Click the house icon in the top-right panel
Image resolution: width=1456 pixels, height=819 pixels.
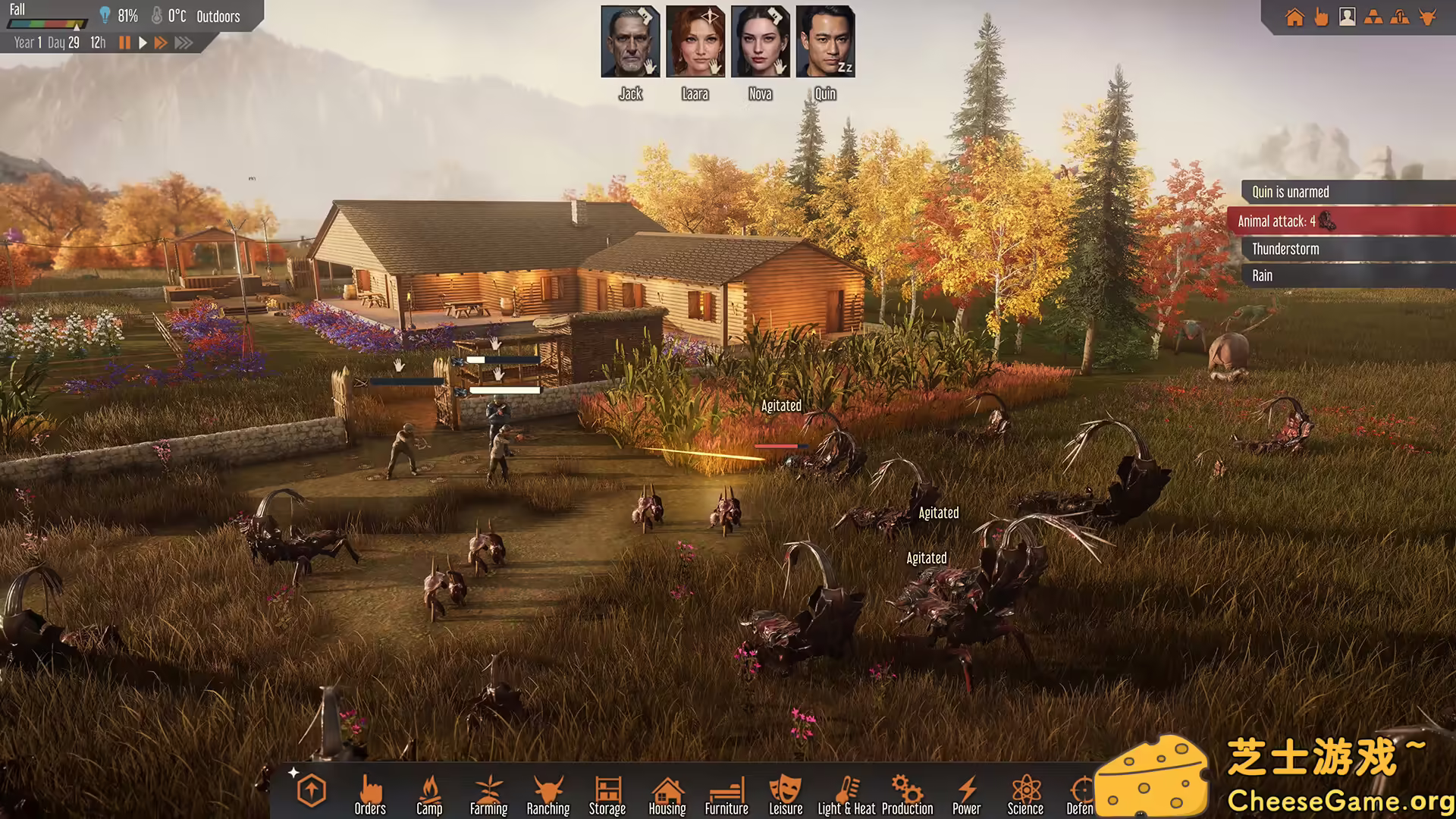point(1294,17)
